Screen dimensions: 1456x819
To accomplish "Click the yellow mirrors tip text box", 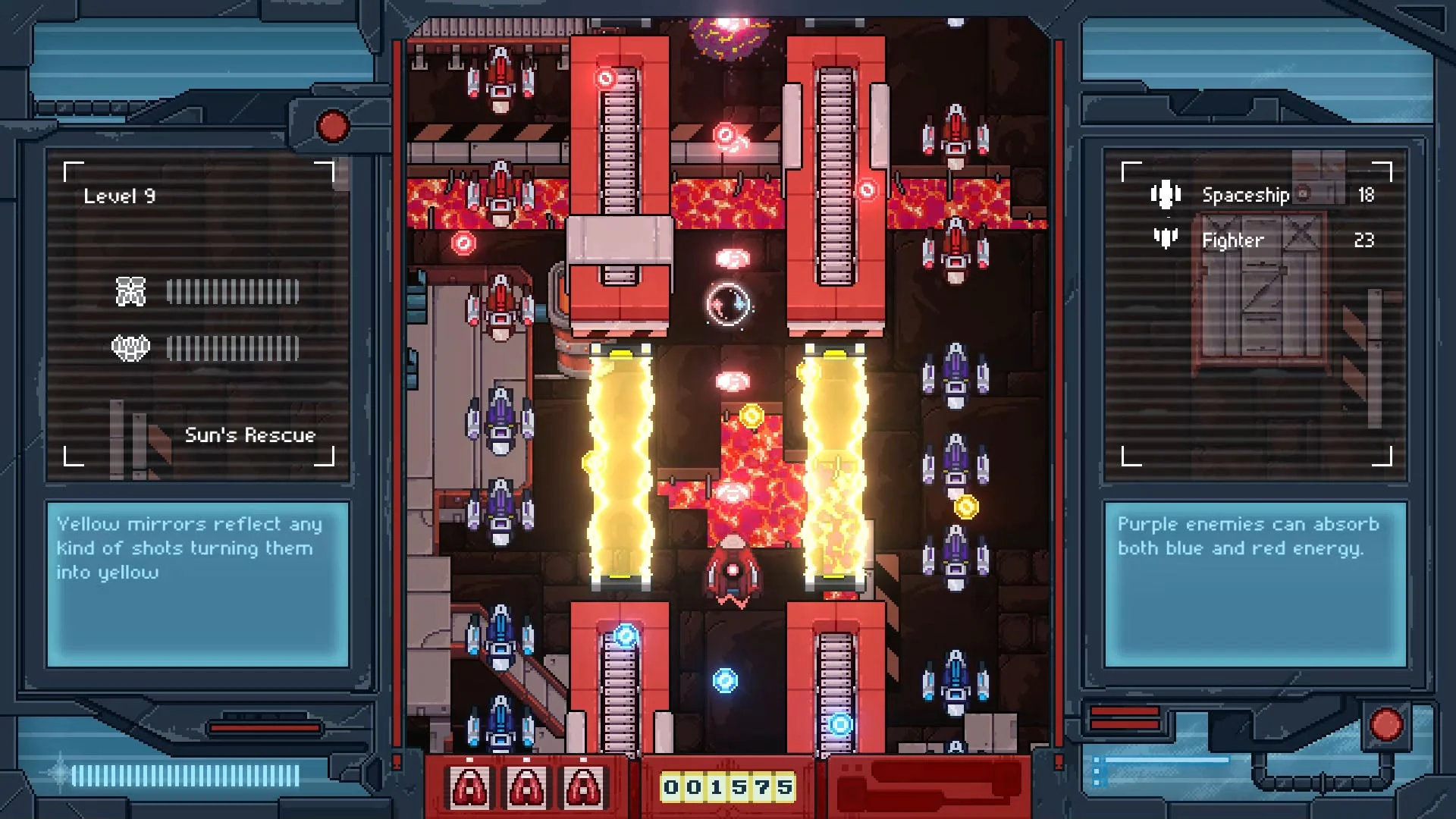I will (196, 584).
